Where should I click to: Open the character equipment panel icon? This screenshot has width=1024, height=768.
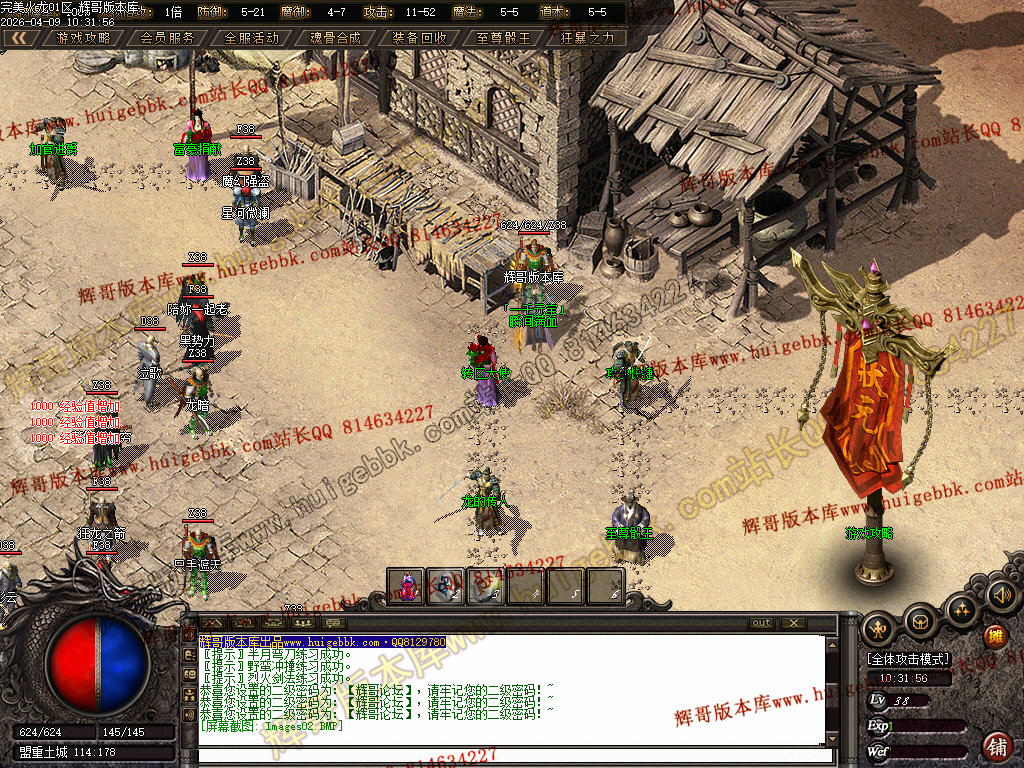[879, 627]
